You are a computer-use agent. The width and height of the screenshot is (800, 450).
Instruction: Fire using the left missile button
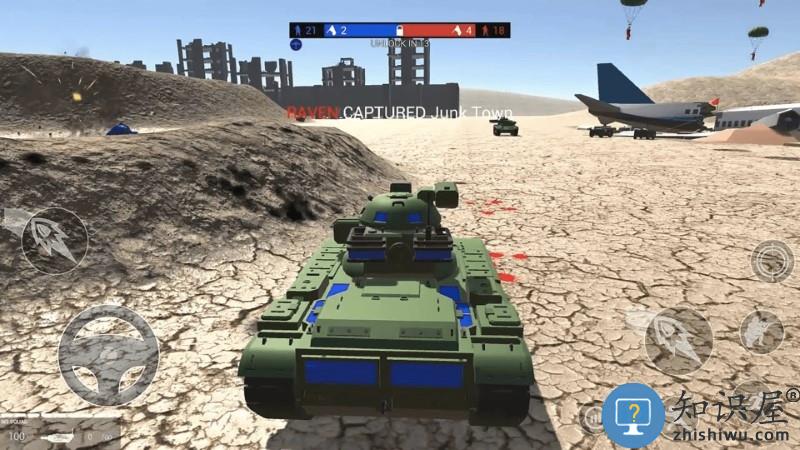click(x=54, y=241)
